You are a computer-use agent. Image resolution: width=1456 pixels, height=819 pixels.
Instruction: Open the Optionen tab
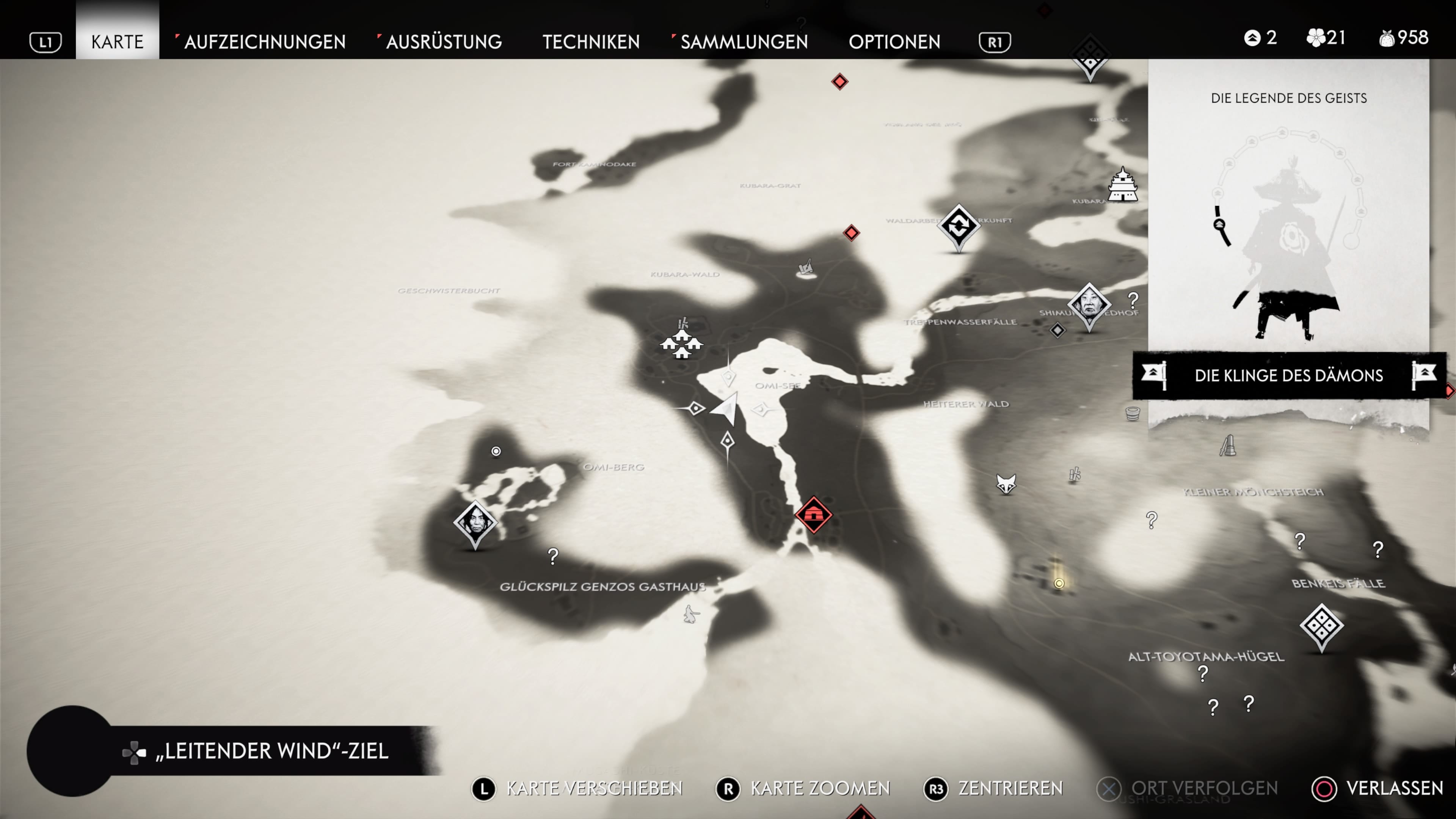(x=894, y=41)
